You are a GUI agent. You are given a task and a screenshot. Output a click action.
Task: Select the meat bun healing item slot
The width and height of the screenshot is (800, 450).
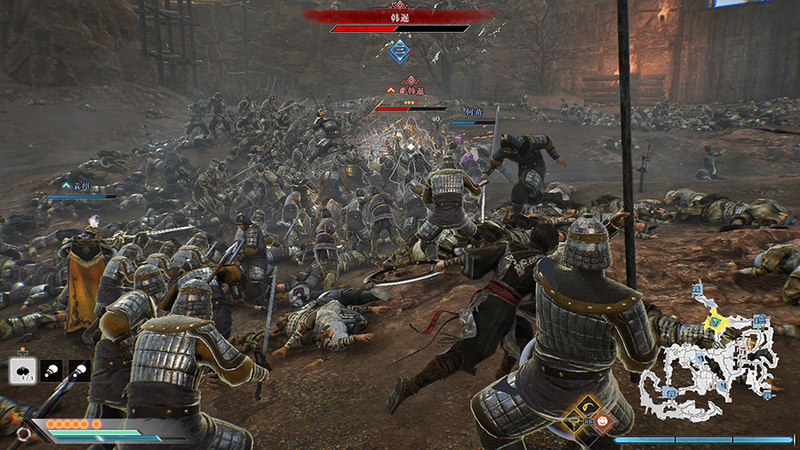point(22,370)
